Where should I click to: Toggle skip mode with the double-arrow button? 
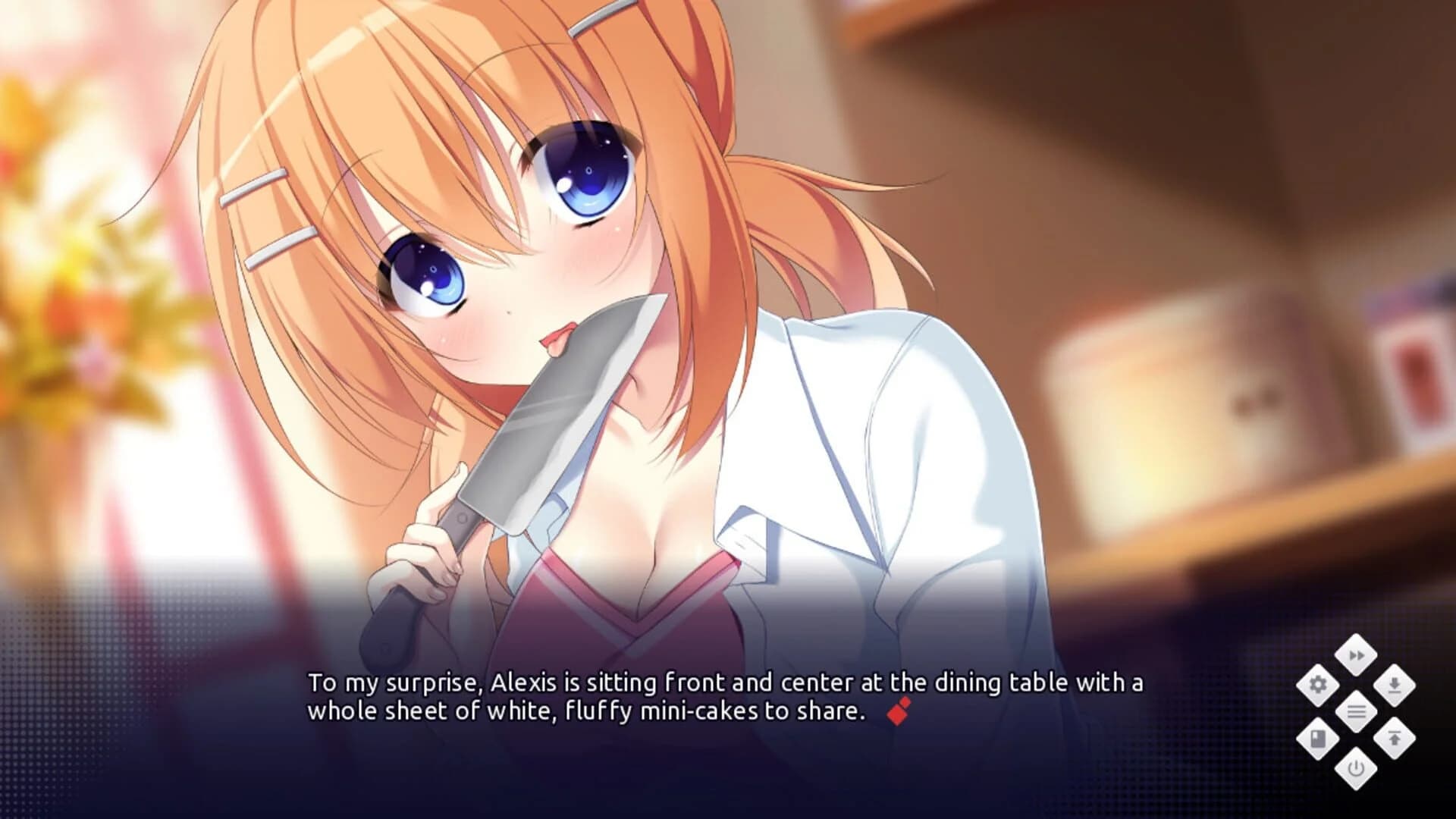coord(1357,655)
